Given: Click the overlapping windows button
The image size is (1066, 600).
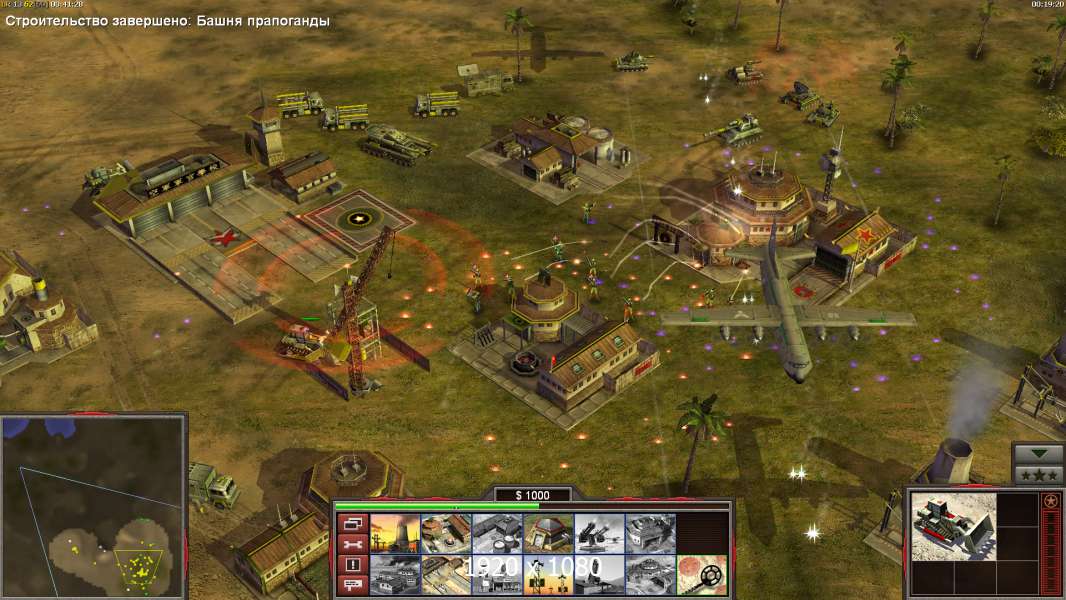Looking at the screenshot, I should (x=352, y=523).
